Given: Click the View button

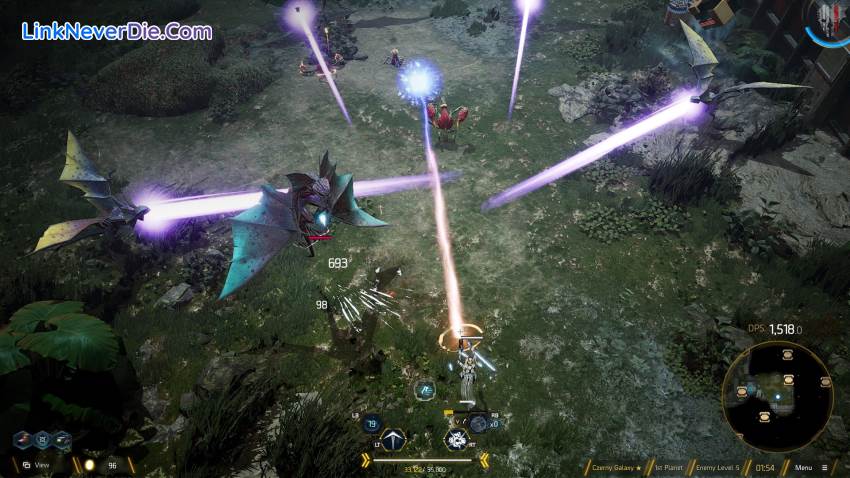Looking at the screenshot, I should point(37,465).
